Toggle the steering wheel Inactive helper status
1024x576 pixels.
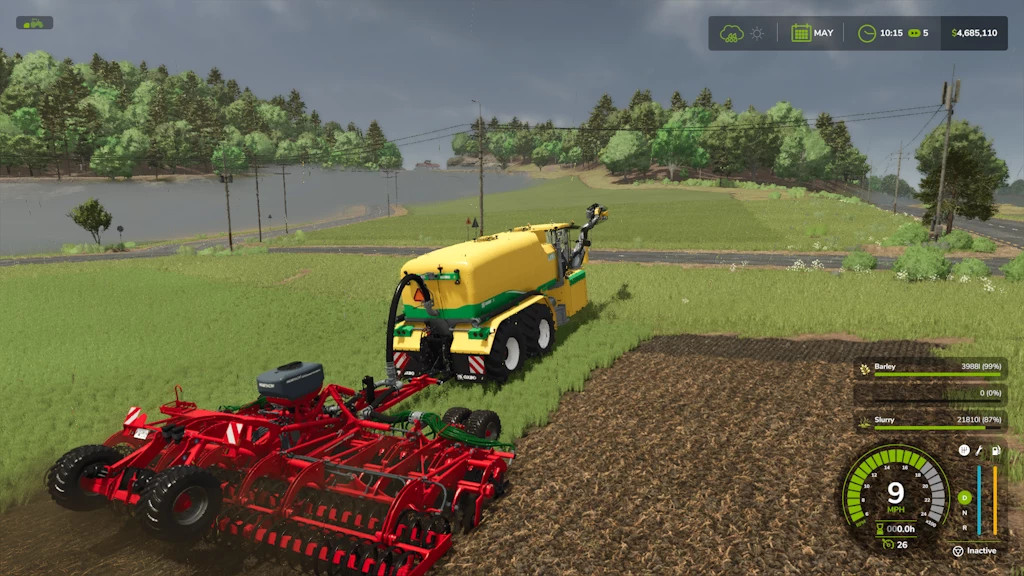(958, 551)
